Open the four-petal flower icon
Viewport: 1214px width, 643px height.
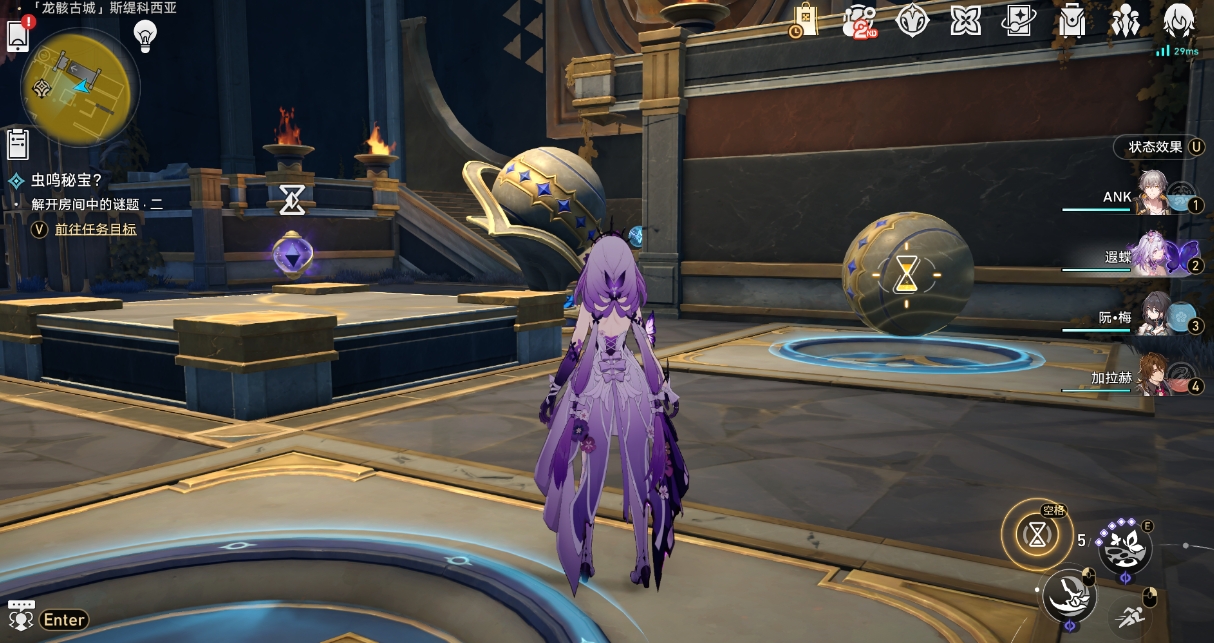click(x=965, y=20)
